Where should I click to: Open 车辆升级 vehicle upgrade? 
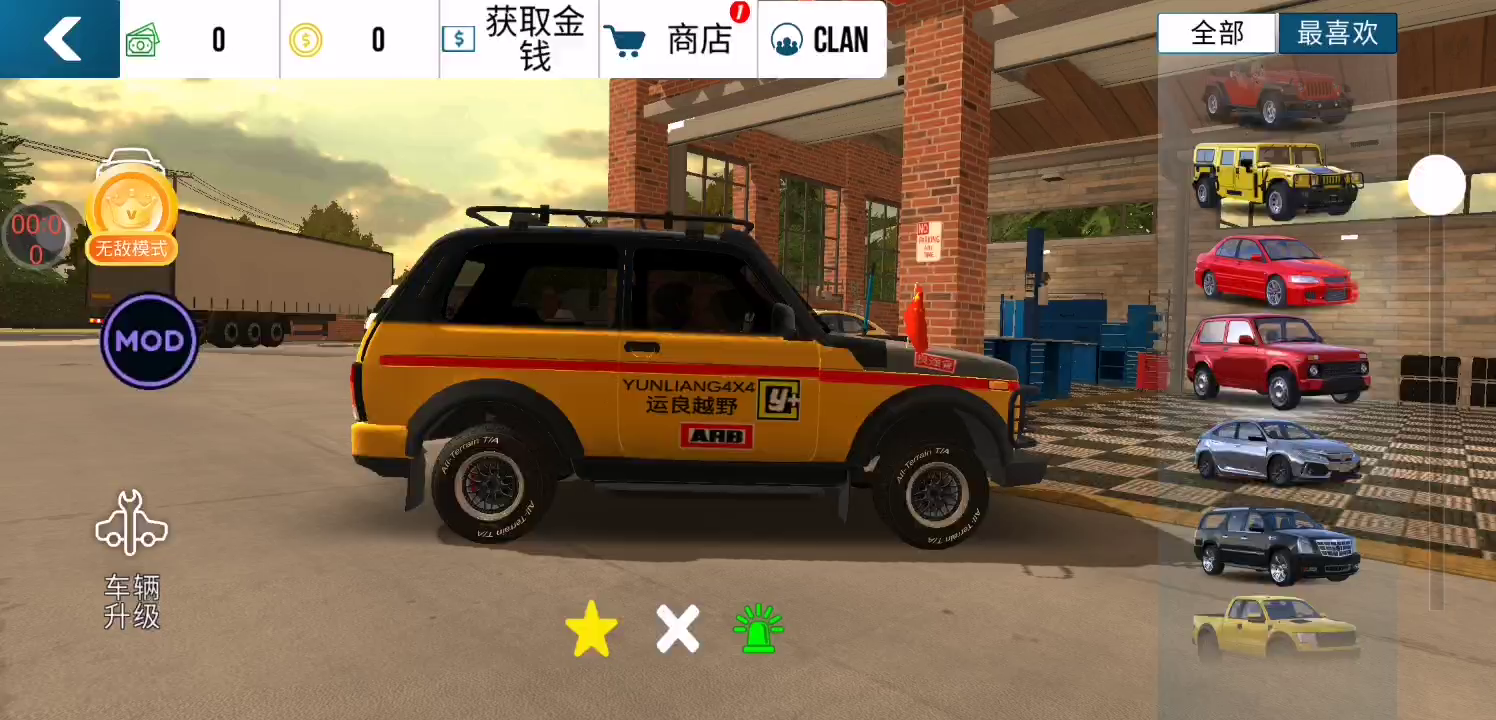tap(132, 560)
